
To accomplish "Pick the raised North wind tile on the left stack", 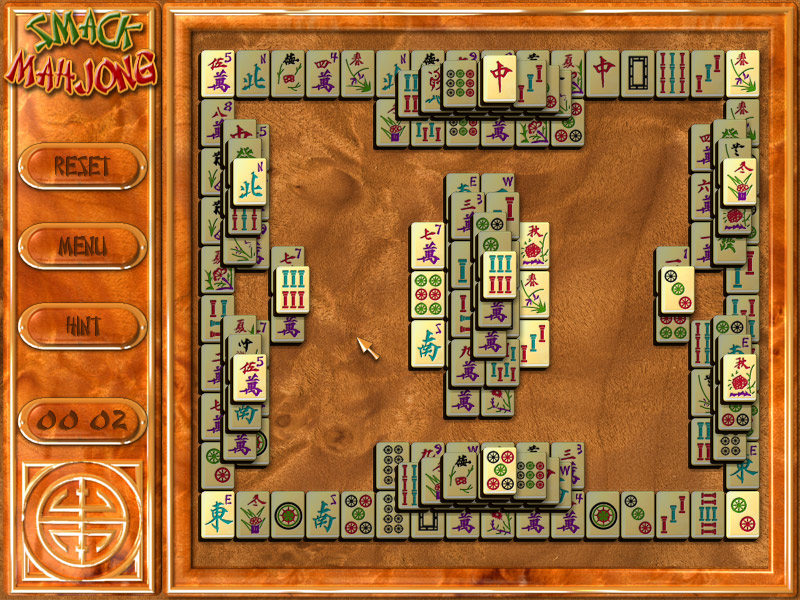I will point(249,182).
